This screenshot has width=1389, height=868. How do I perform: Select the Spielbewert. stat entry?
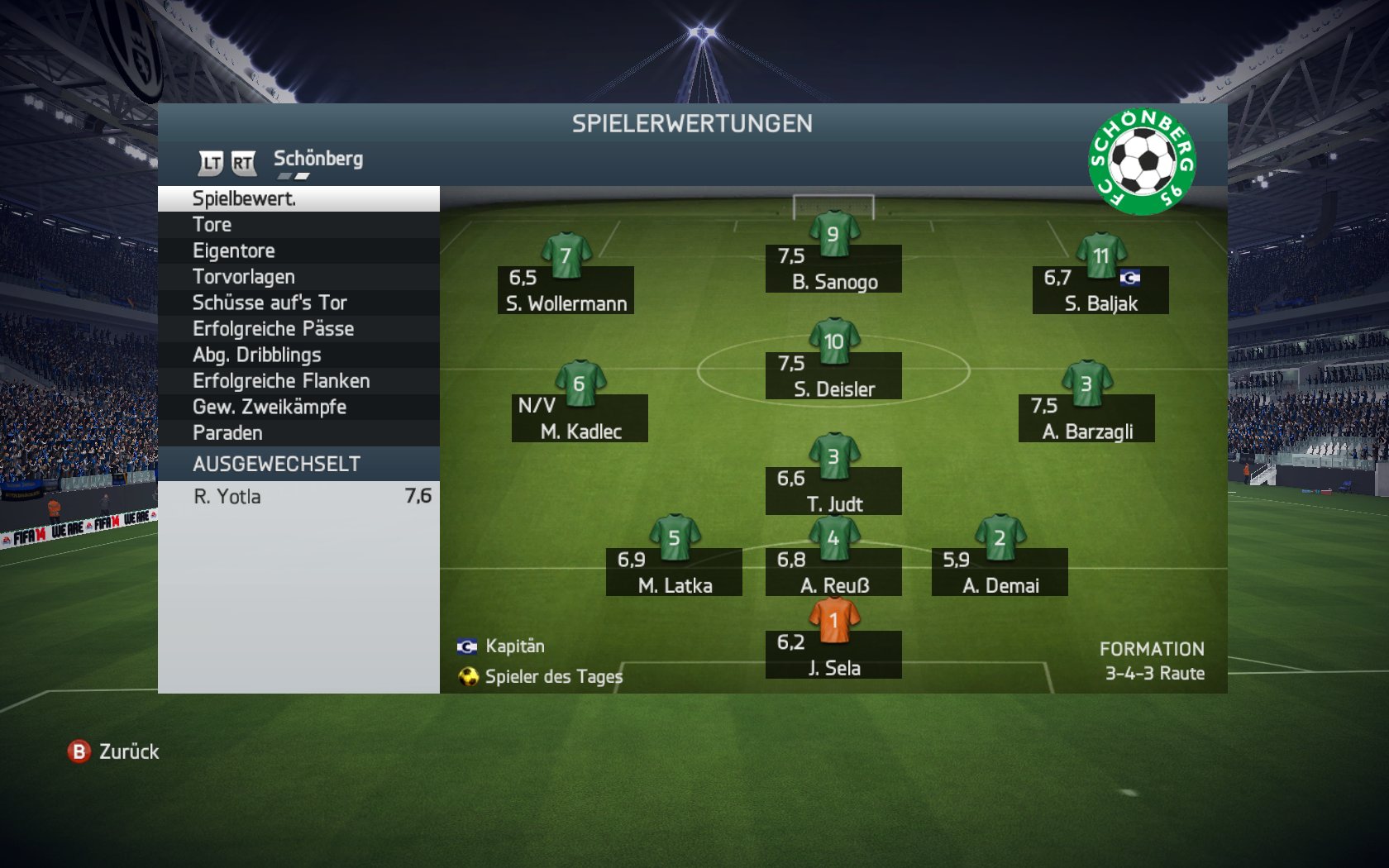pyautogui.click(x=298, y=198)
